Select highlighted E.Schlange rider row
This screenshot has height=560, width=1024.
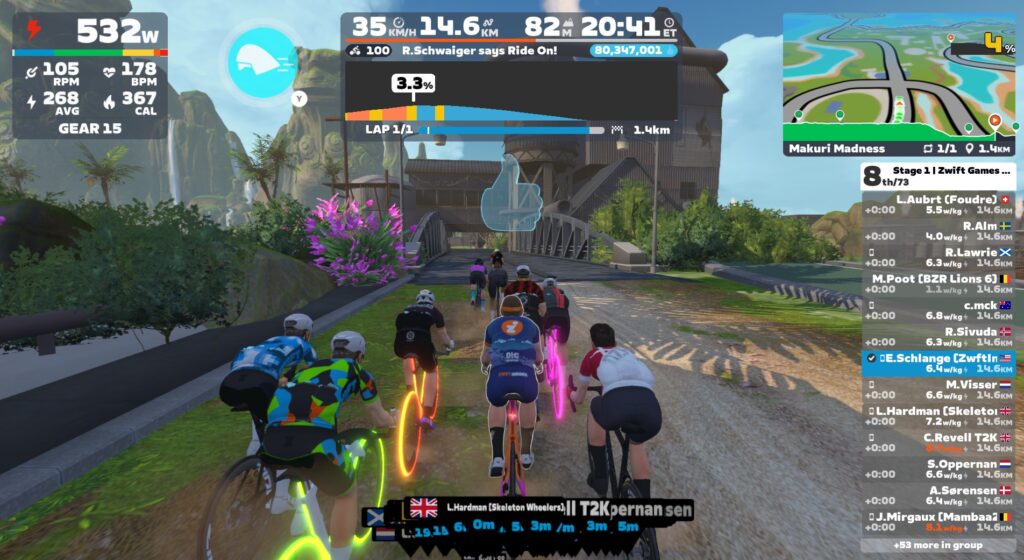[x=937, y=362]
